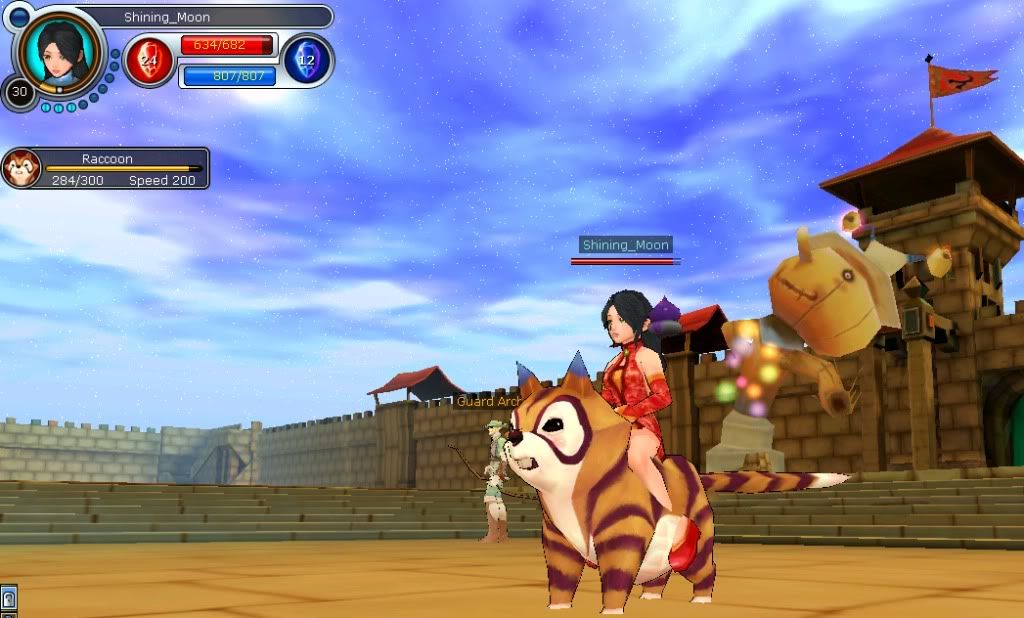The image size is (1024, 618).
Task: Open the lock icon in the bottom-left corner
Action: coord(8,600)
